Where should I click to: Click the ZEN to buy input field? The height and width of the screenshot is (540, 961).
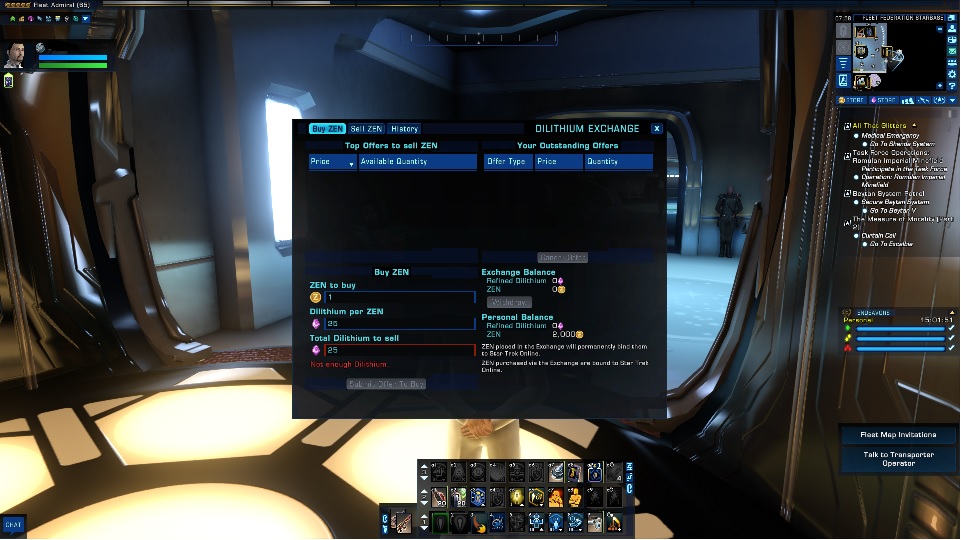pos(399,297)
